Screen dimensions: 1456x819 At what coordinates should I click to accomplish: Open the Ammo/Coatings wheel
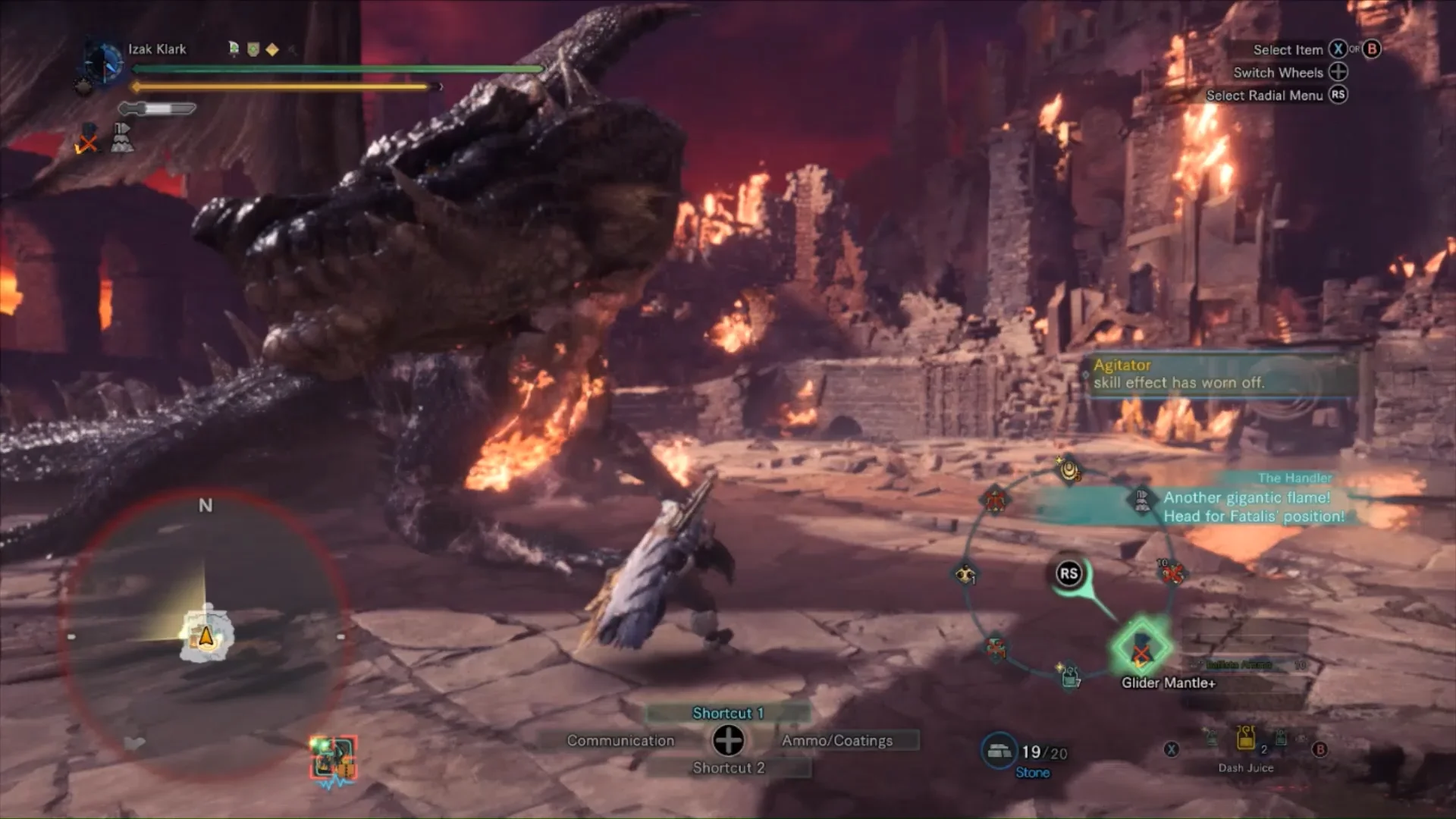pos(837,741)
